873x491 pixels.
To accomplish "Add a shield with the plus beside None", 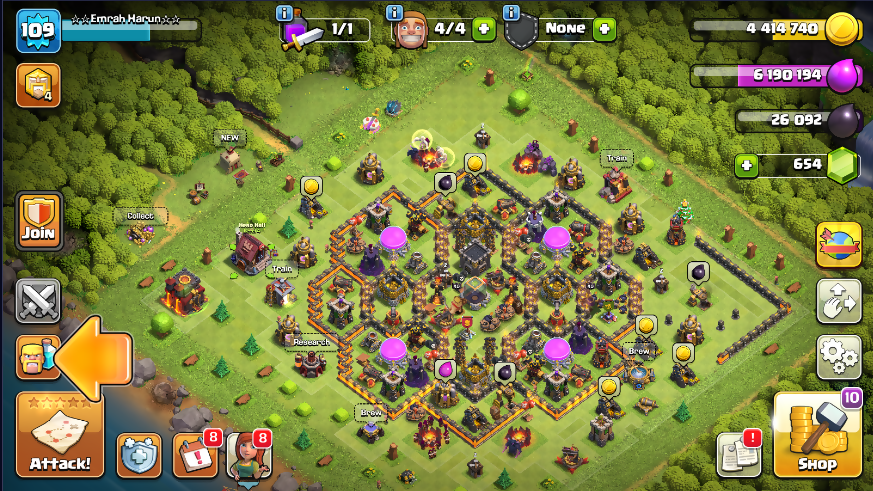I will [604, 29].
